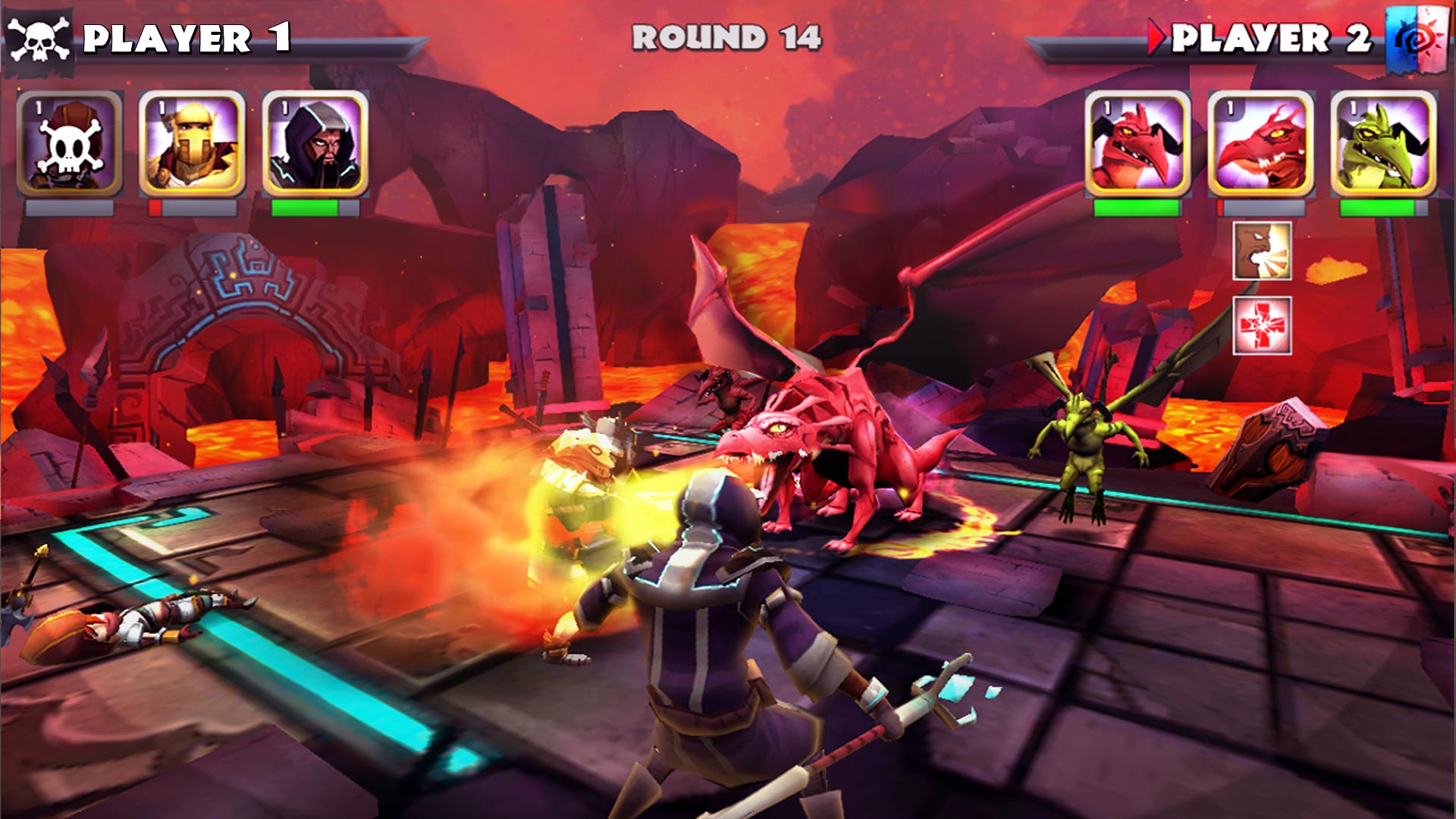Image resolution: width=1456 pixels, height=819 pixels.
Task: Select the defeated skull hero portrait
Action: pyautogui.click(x=68, y=143)
